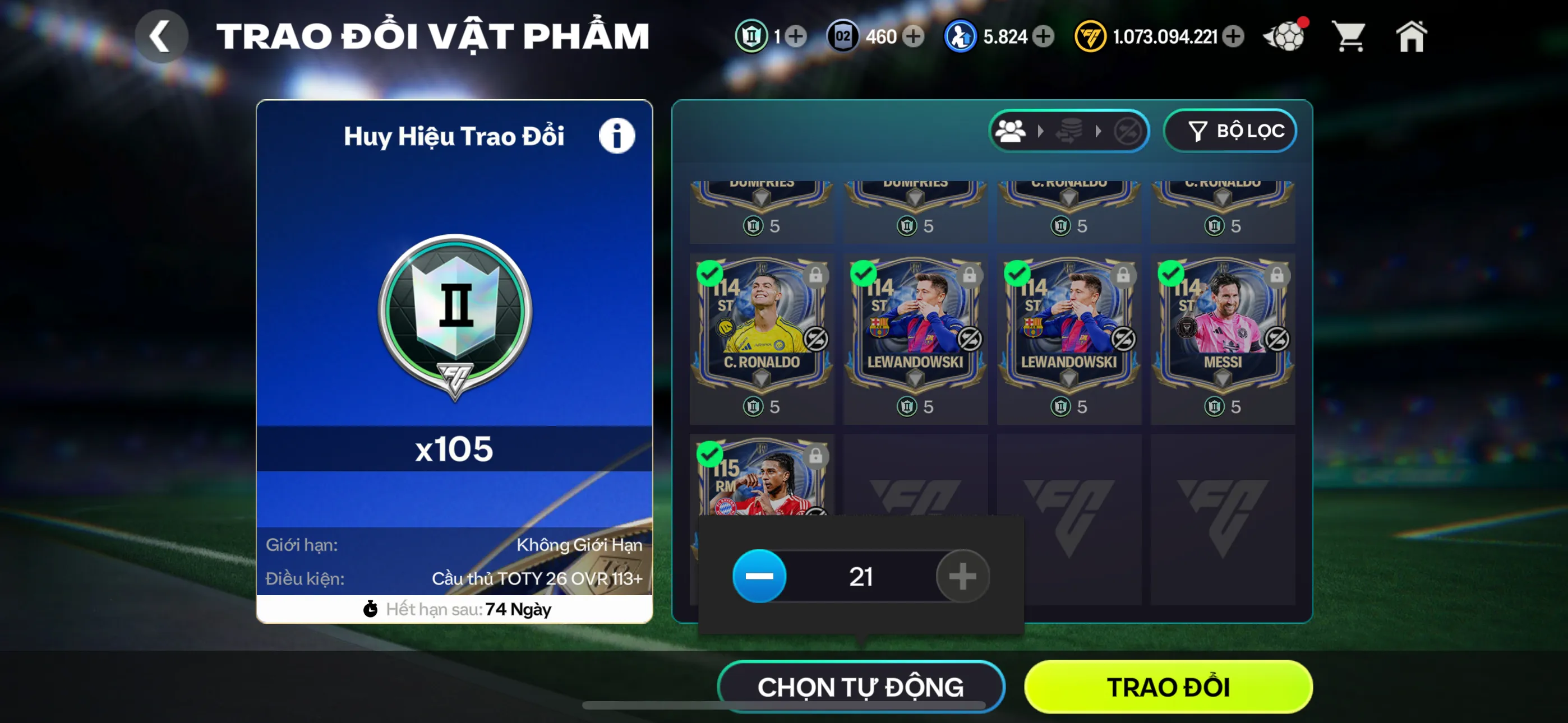Deselect the C. Ronaldo 114 ST card checkmark

711,275
